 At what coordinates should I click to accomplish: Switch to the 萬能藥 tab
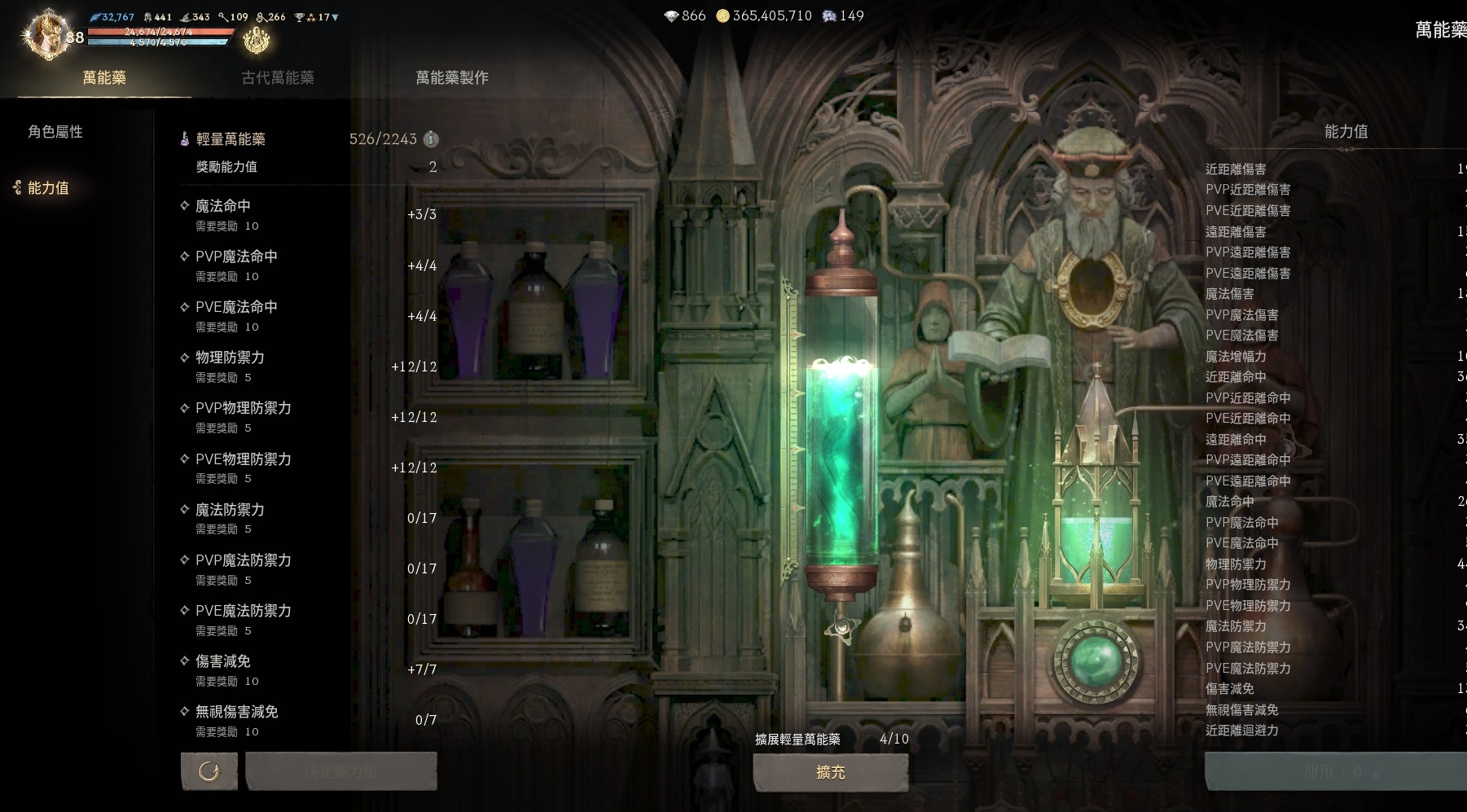[104, 77]
